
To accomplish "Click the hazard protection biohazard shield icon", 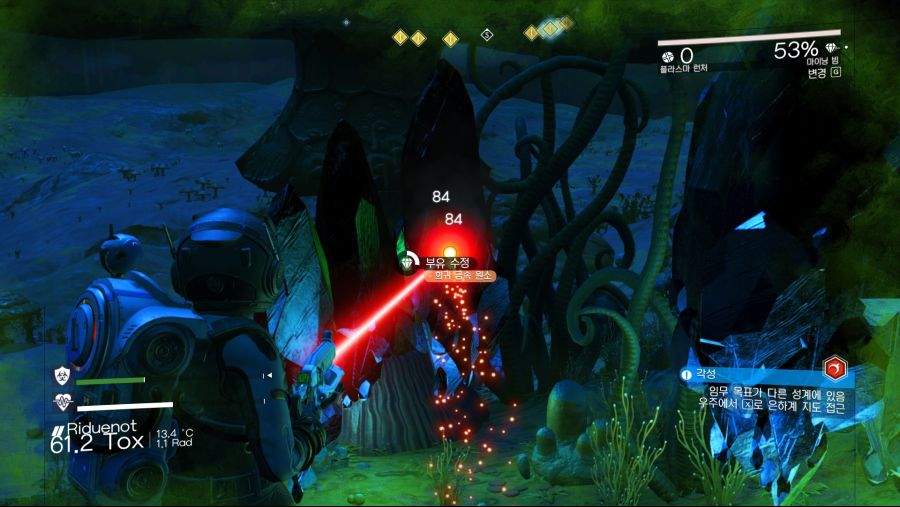I will click(61, 376).
